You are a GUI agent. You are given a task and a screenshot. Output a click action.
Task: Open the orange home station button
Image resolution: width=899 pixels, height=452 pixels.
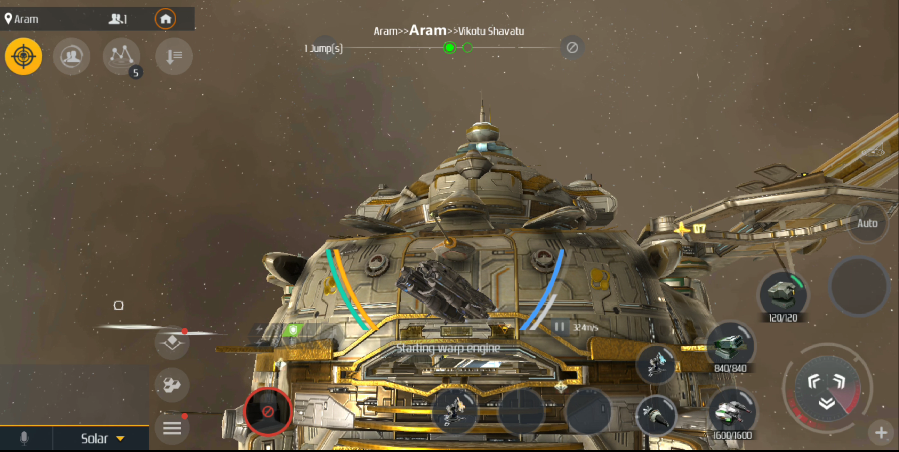pyautogui.click(x=165, y=19)
